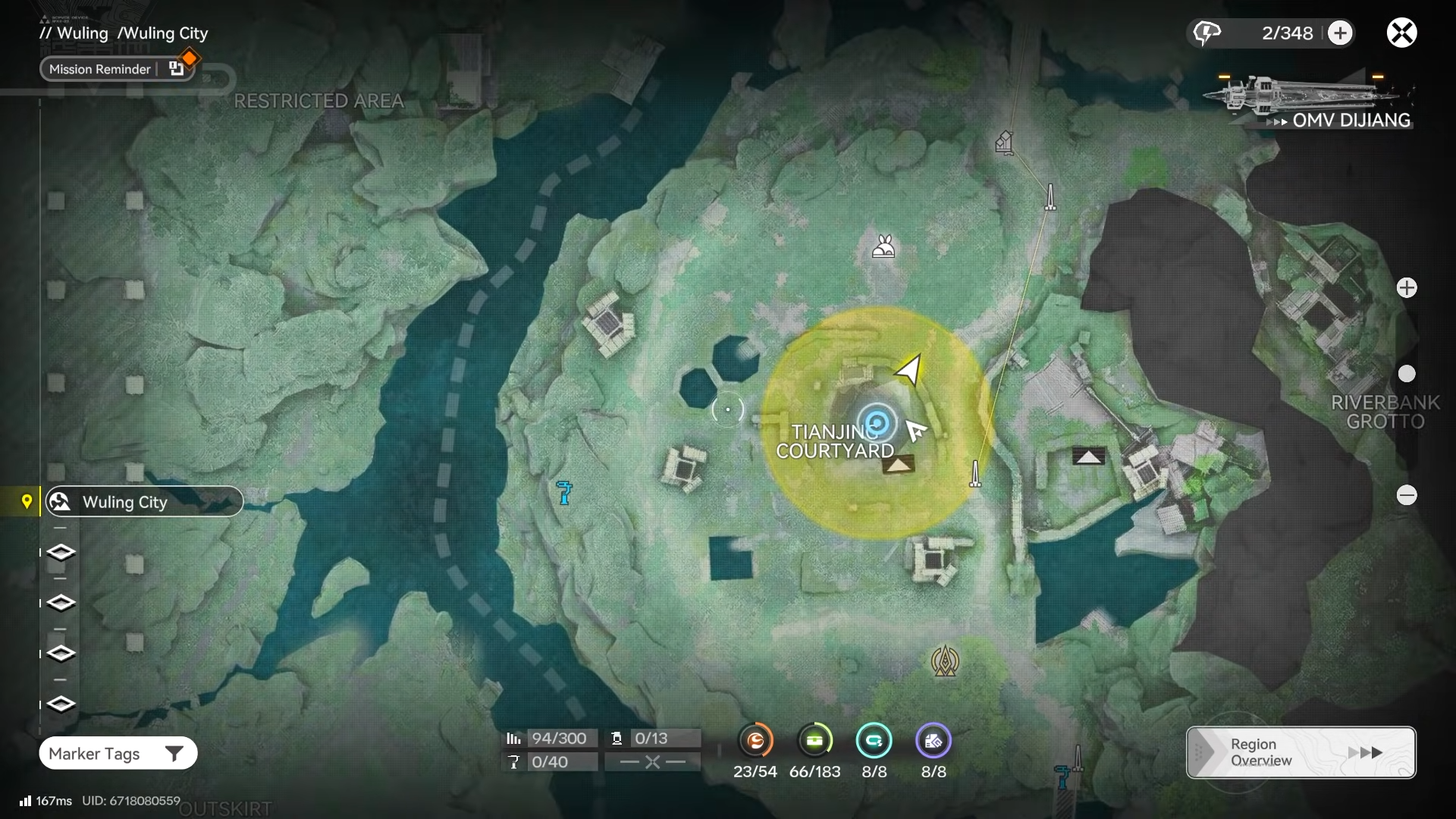
Task: Click the blue crane marker on the map
Action: coord(564,493)
